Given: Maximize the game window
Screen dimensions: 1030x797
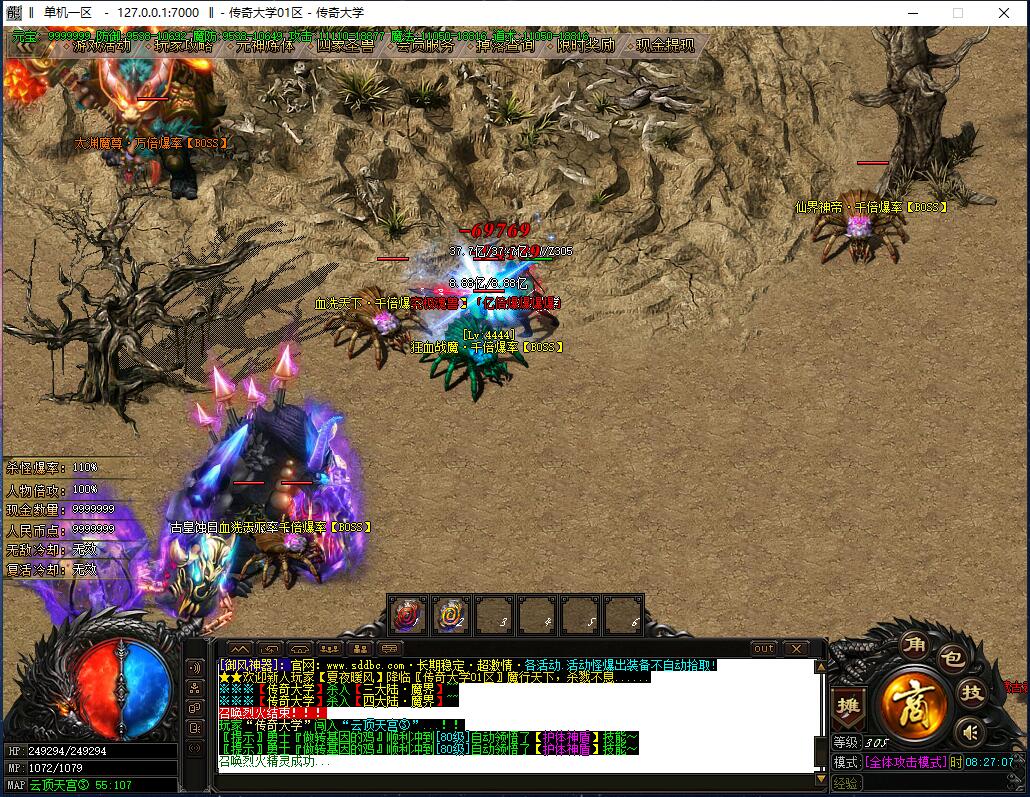Looking at the screenshot, I should [957, 13].
